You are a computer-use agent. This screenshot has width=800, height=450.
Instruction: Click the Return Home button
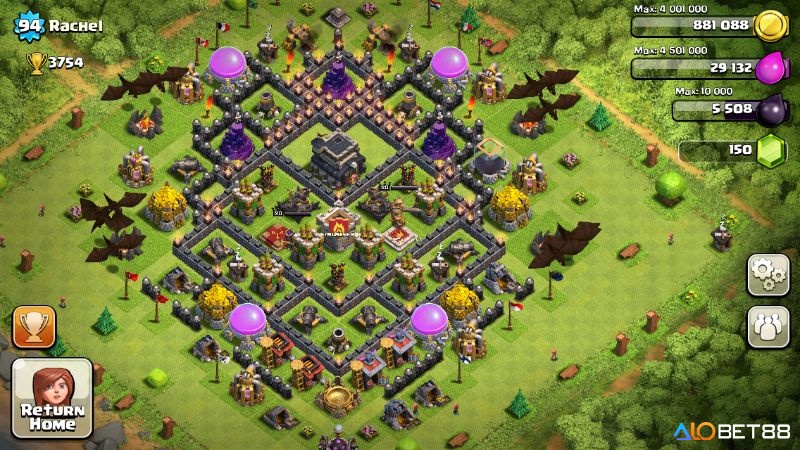pos(52,399)
